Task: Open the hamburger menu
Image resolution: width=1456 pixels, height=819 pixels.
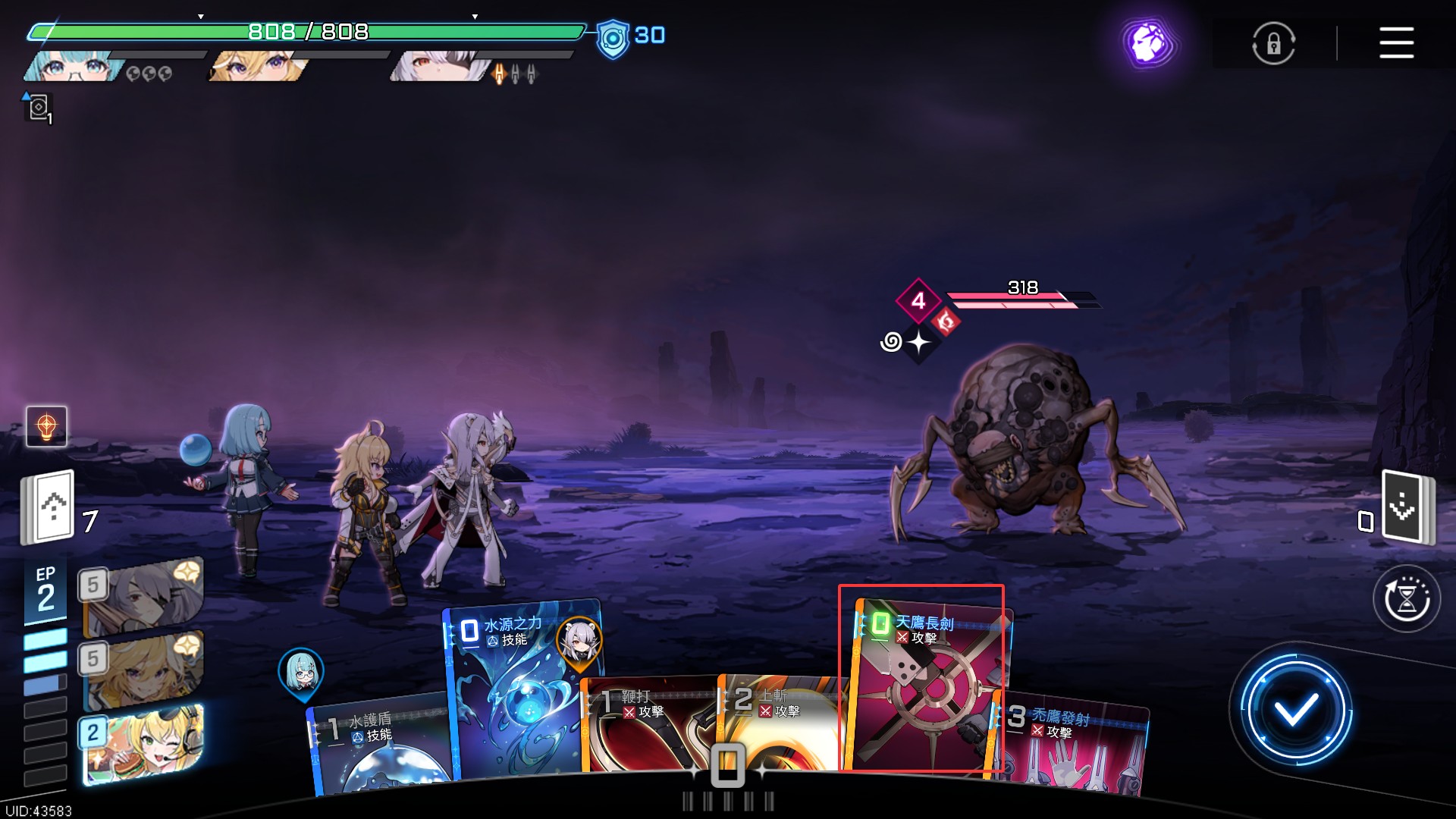Action: (1396, 42)
